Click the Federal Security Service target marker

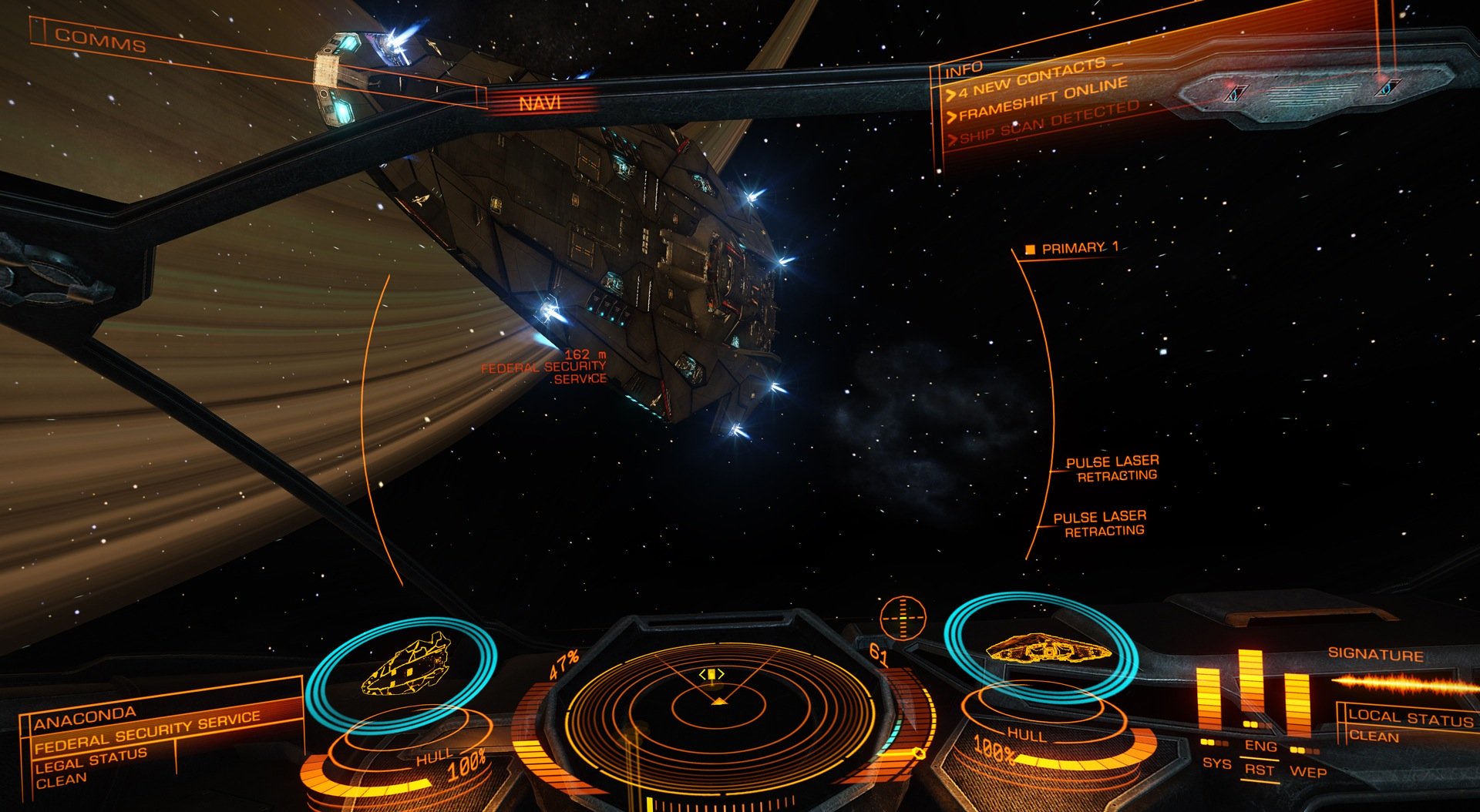pyautogui.click(x=543, y=367)
